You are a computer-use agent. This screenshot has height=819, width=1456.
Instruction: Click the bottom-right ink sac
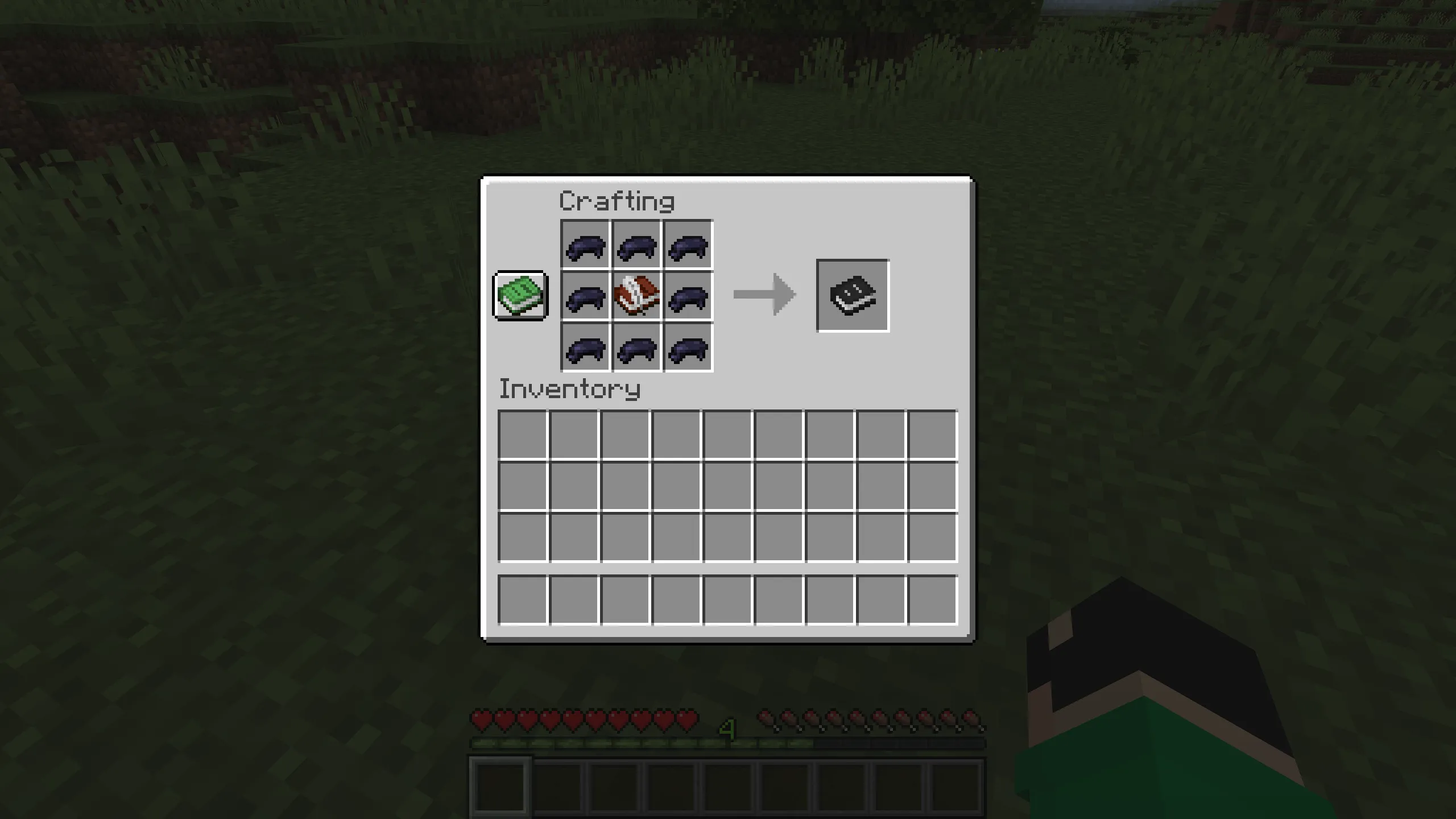tap(687, 348)
